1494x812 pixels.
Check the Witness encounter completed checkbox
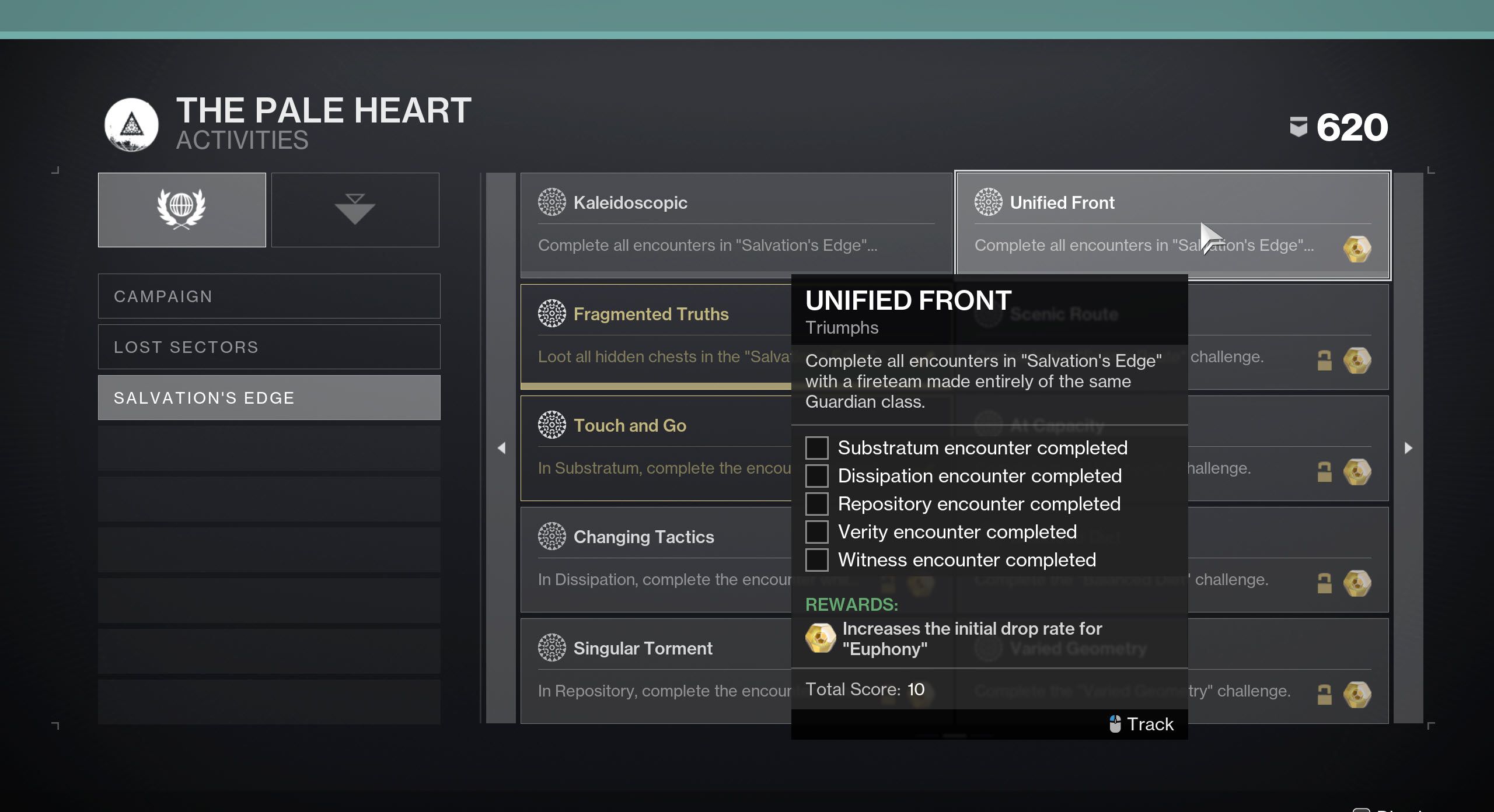[817, 559]
